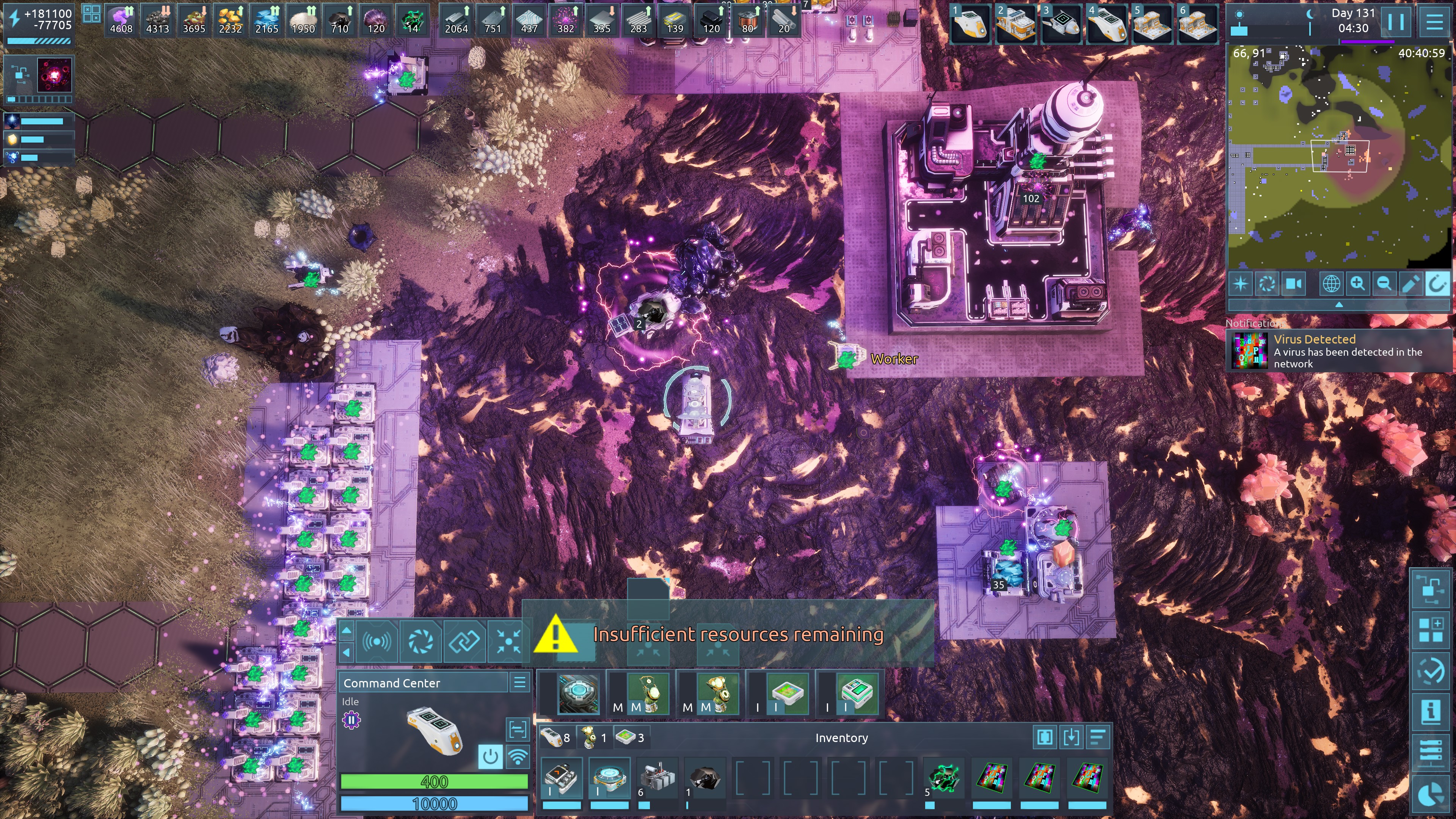
Task: Click the minimap zoom-in magnifier
Action: 1358,284
